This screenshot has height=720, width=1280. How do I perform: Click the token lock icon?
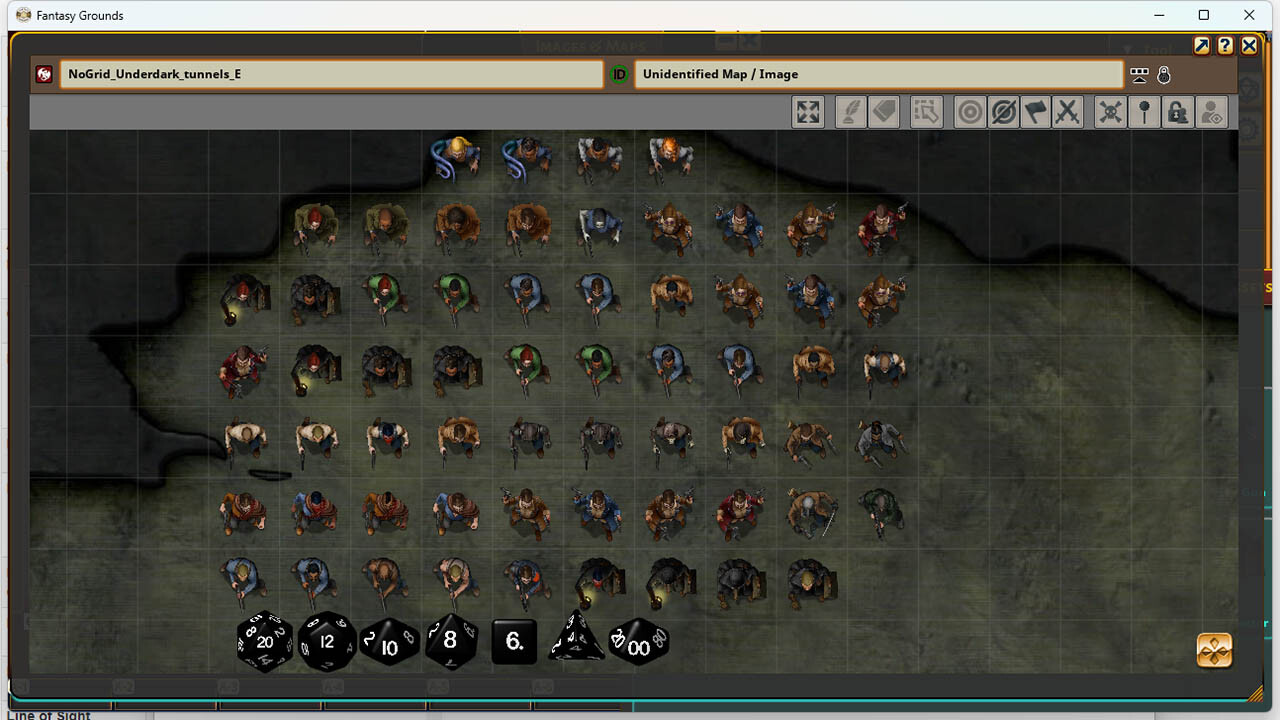(x=1177, y=111)
